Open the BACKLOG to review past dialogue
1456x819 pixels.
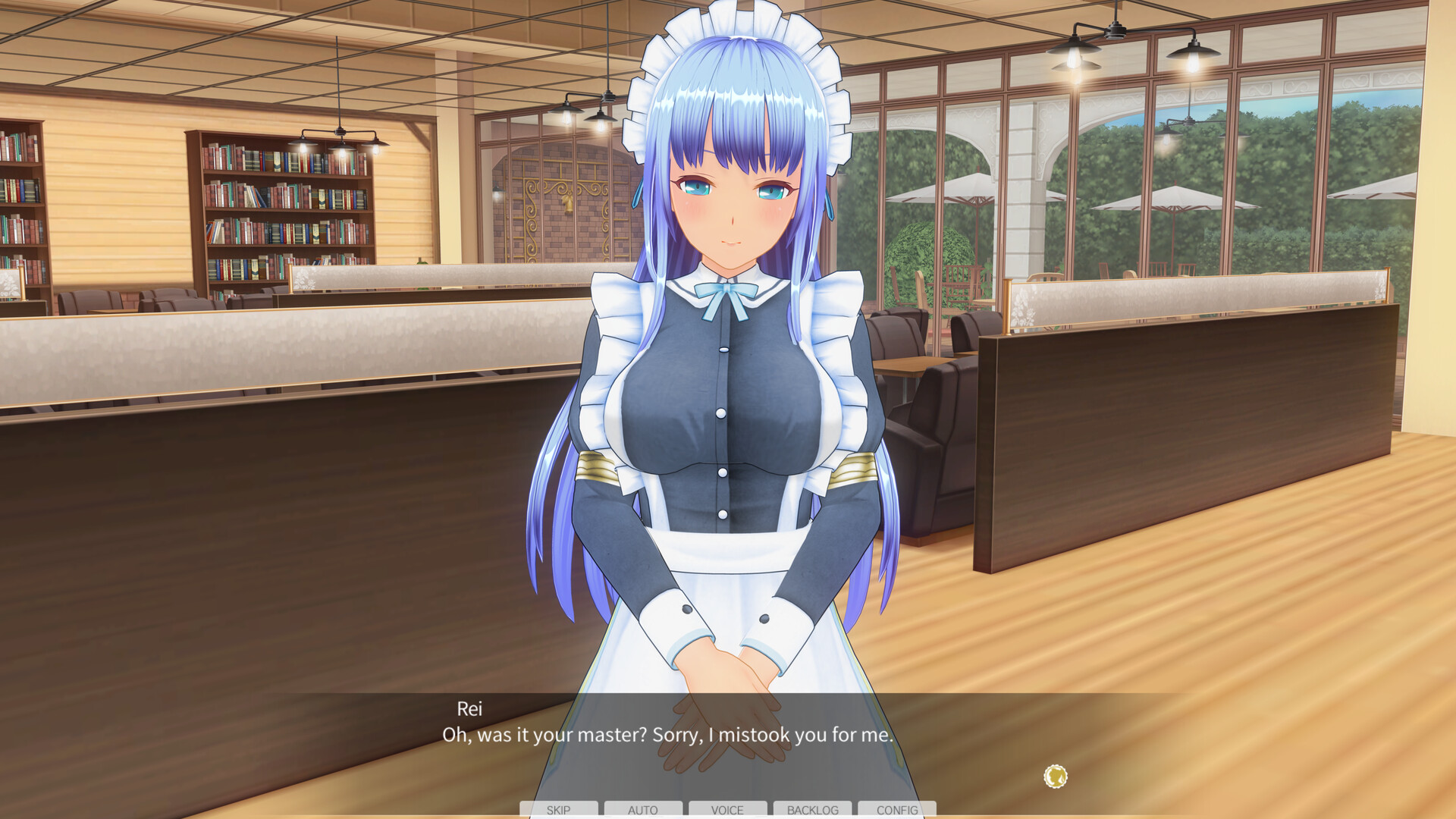[813, 810]
